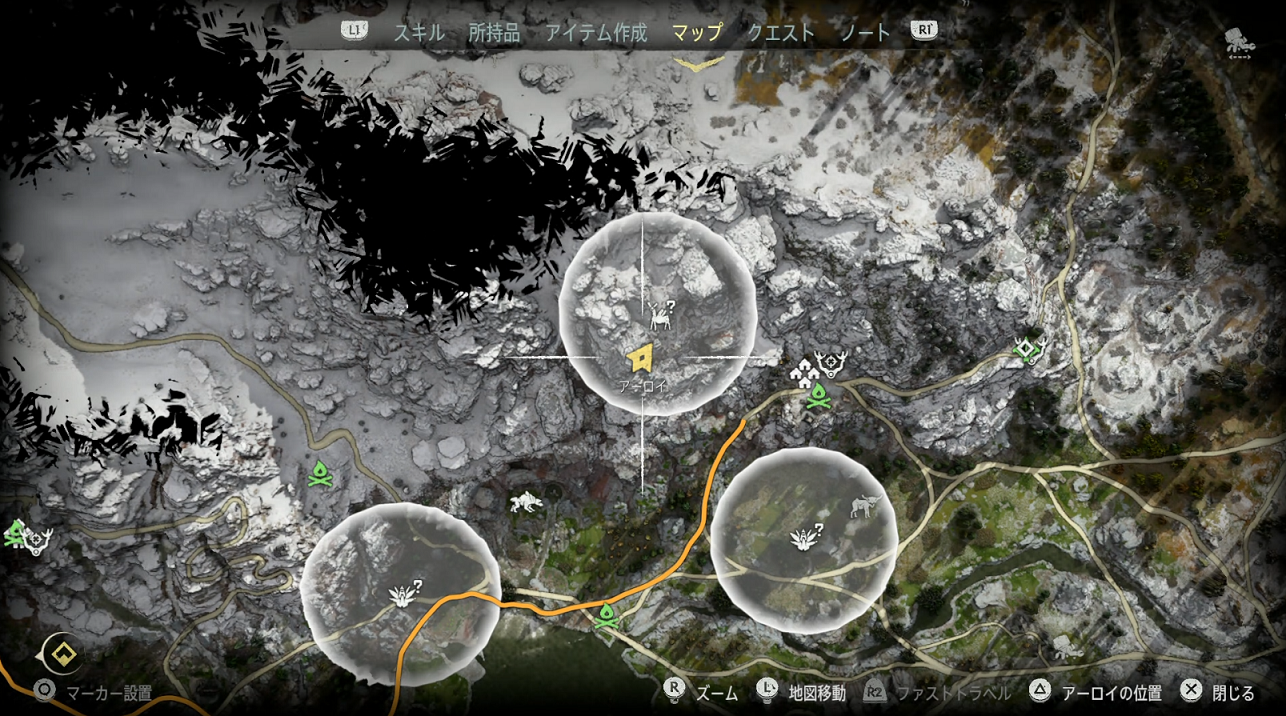This screenshot has height=716, width=1286.
Task: Select the マップ tab
Action: pos(697,32)
